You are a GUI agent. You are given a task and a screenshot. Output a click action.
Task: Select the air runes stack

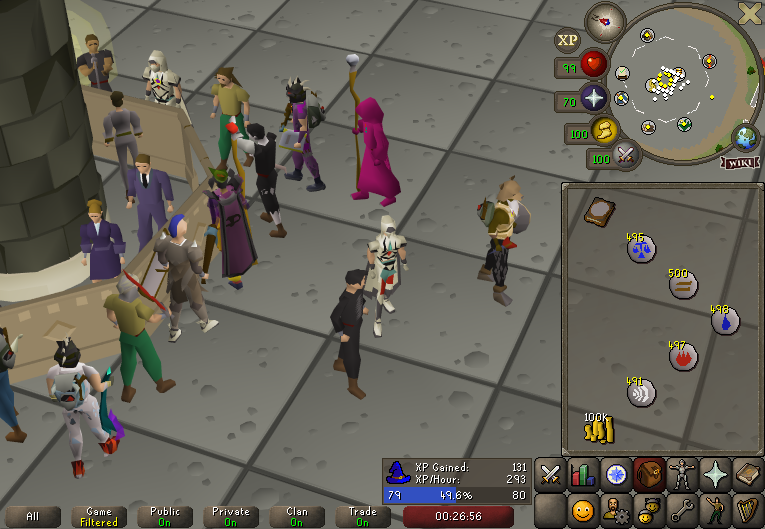tap(641, 392)
